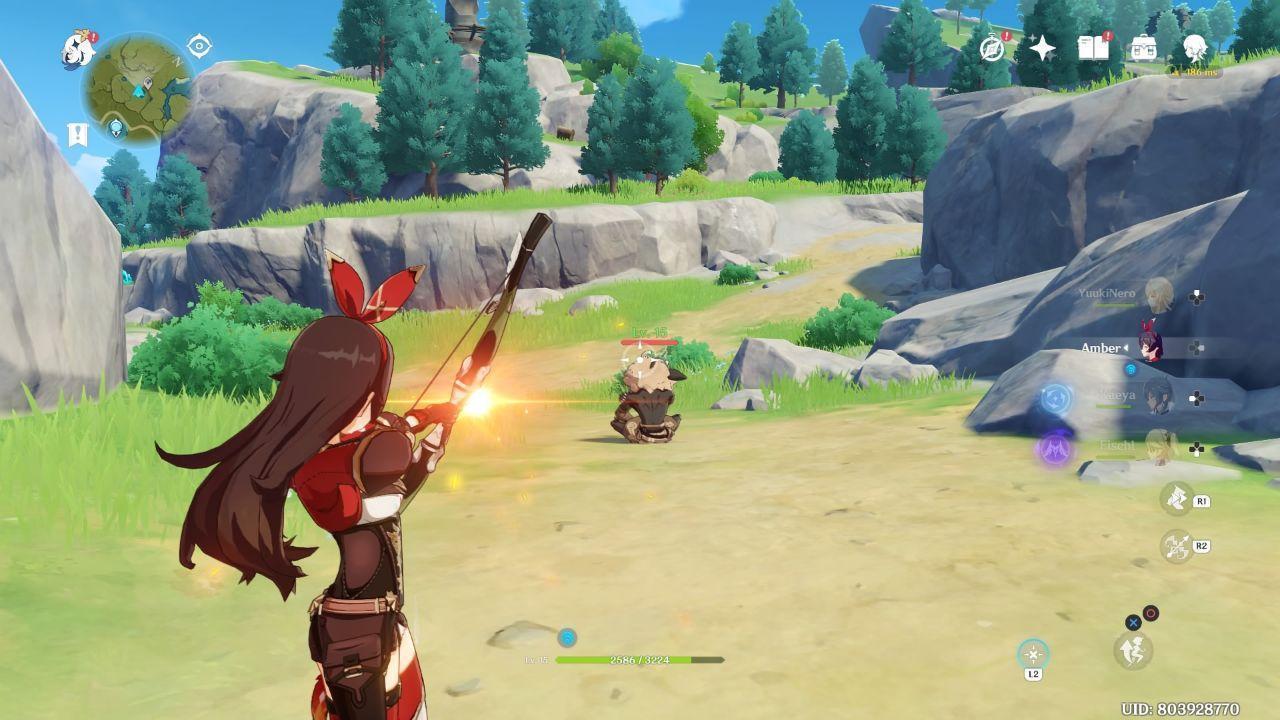Toggle the crosshair aim mode icon
This screenshot has height=720, width=1280.
tap(1033, 655)
